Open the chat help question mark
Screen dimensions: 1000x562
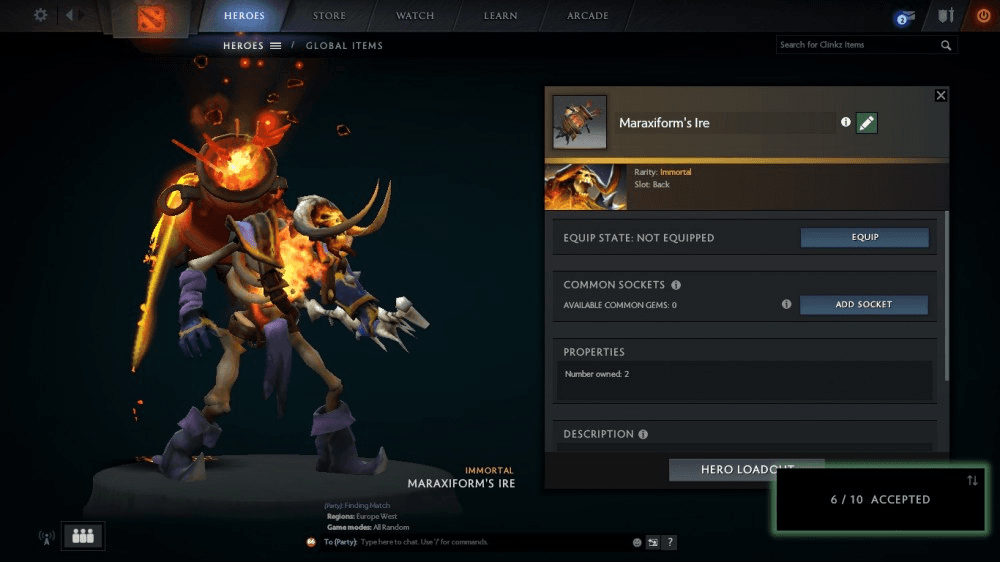670,542
